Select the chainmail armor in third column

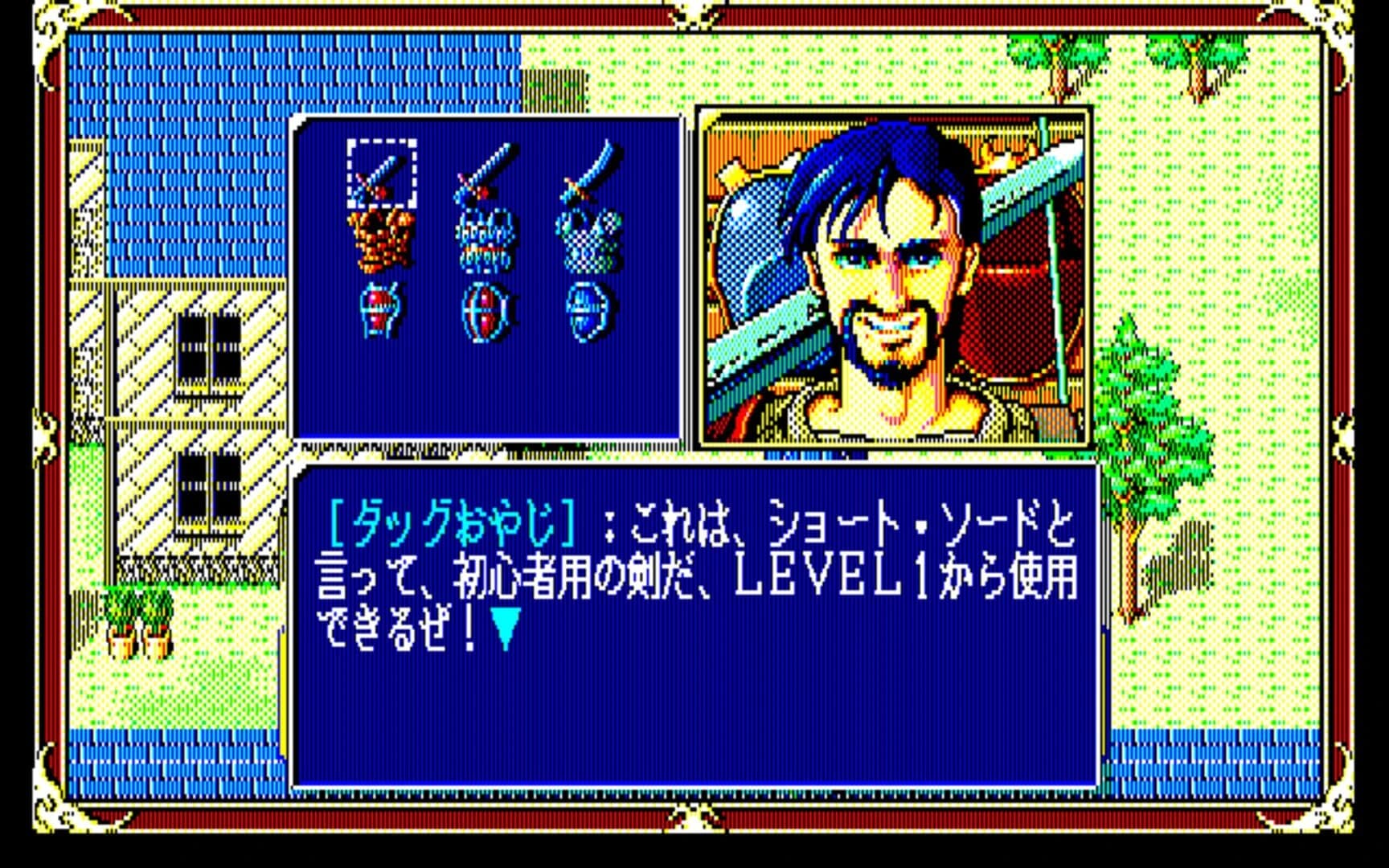point(588,241)
